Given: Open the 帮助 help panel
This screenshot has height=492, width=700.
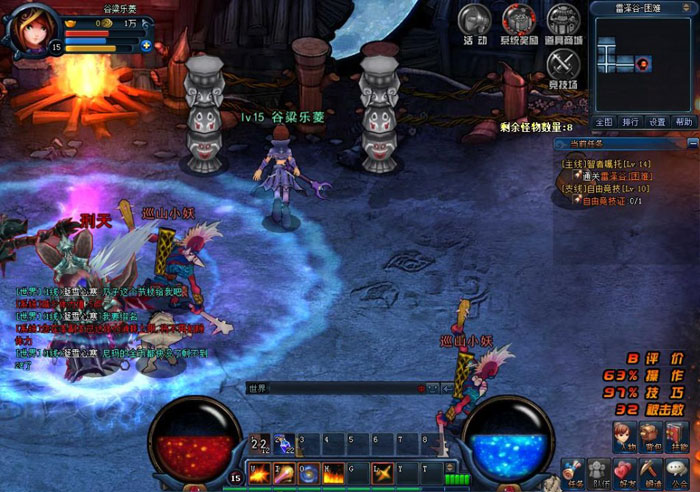Looking at the screenshot, I should [683, 122].
